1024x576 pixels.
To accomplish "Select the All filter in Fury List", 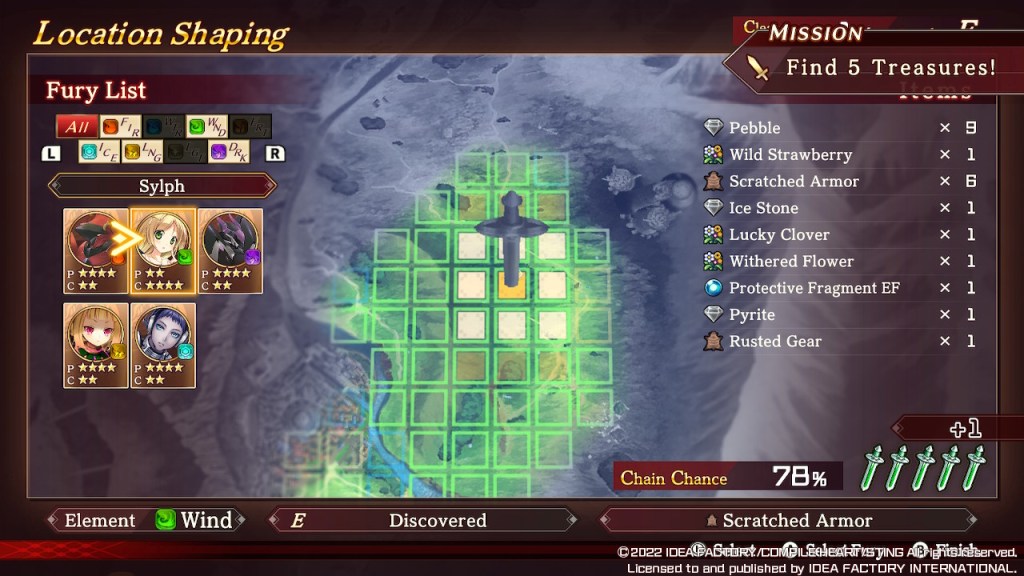I will pyautogui.click(x=76, y=127).
